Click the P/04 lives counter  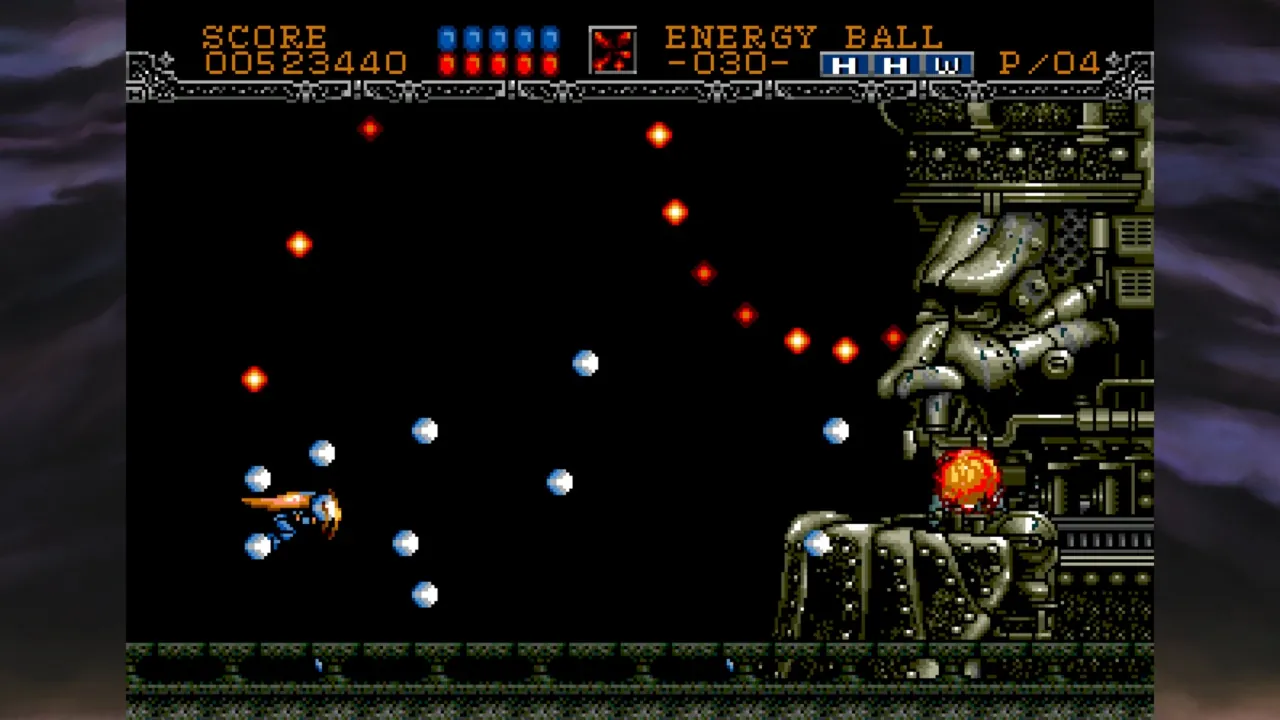[x=1043, y=63]
